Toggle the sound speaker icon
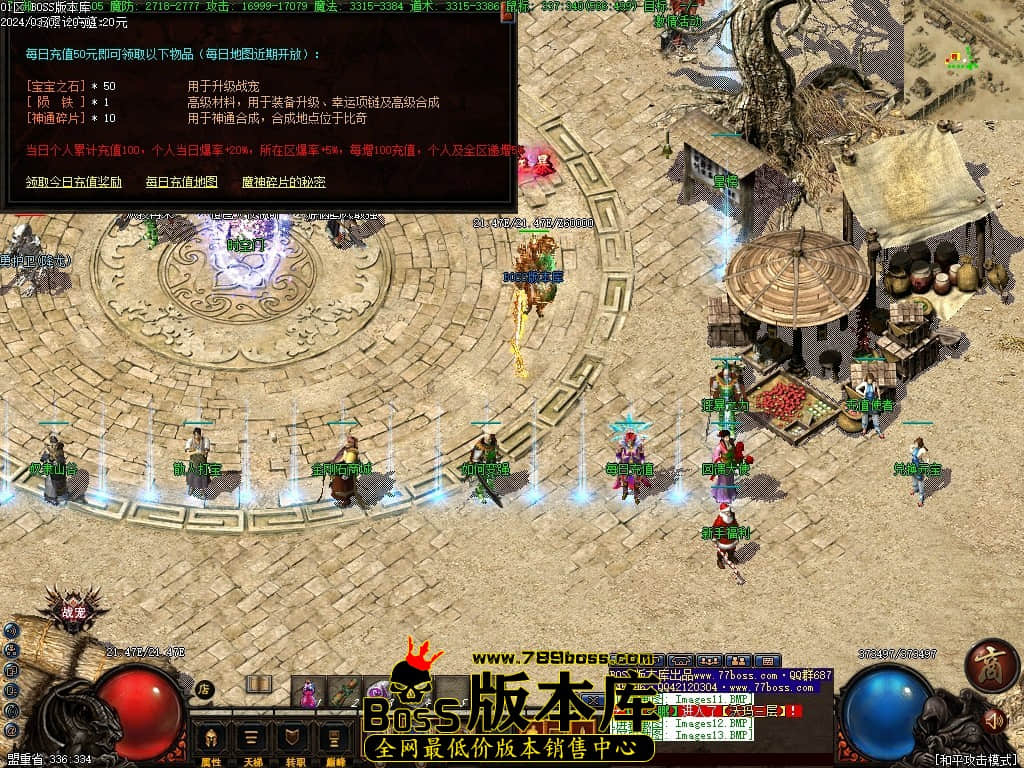 click(994, 719)
